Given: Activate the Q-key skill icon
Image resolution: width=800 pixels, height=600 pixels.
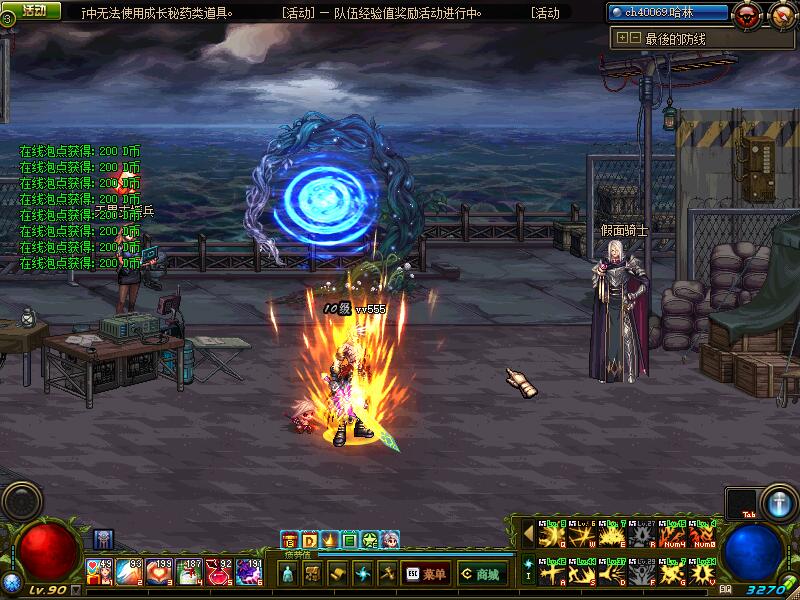Looking at the screenshot, I should [551, 536].
